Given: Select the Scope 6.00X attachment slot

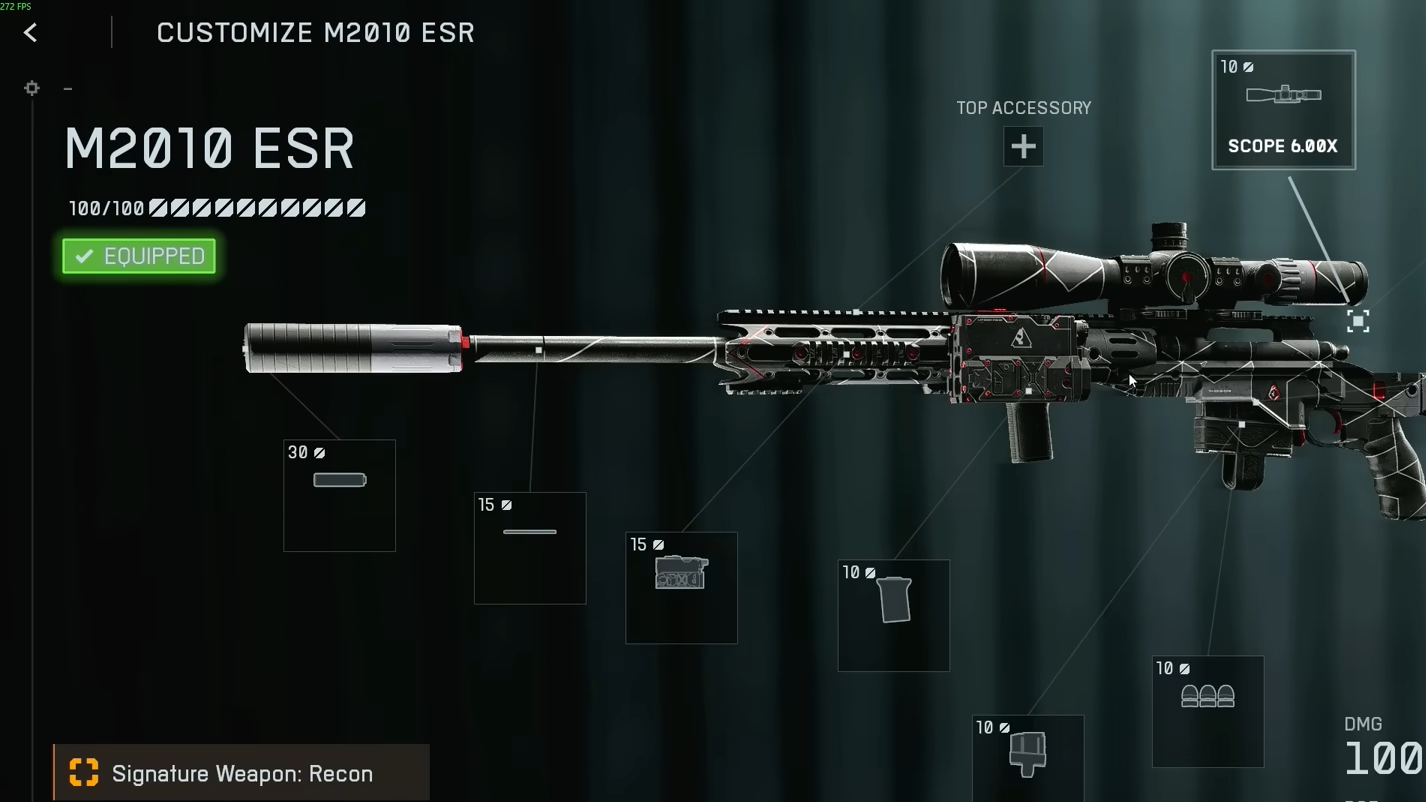Looking at the screenshot, I should (x=1283, y=110).
